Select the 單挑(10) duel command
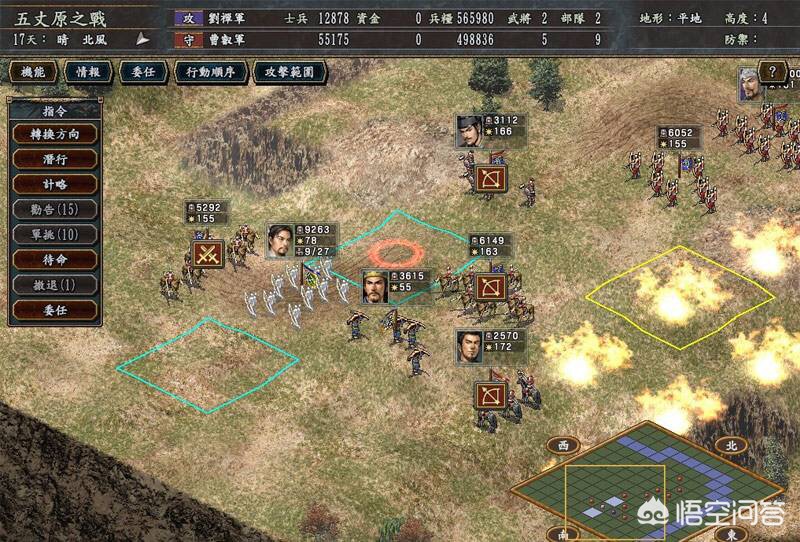This screenshot has width=800, height=542. pos(54,234)
